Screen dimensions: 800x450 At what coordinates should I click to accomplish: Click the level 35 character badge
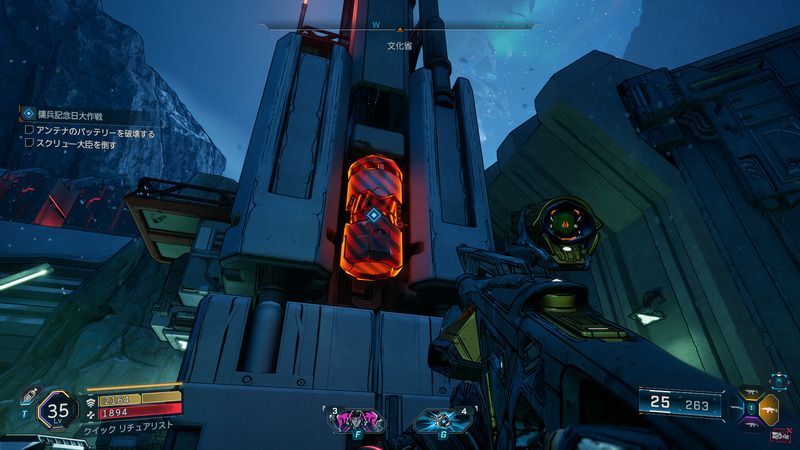(58, 410)
